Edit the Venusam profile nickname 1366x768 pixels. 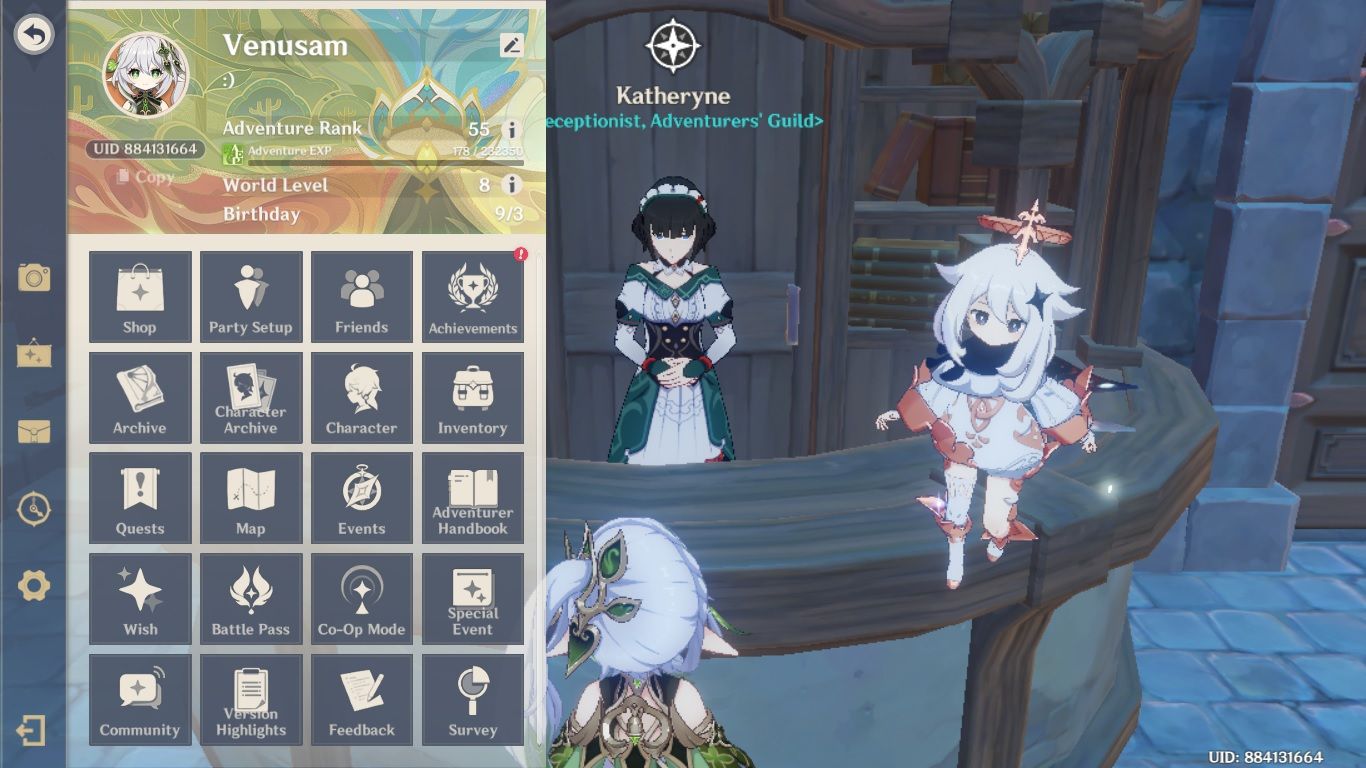[512, 44]
